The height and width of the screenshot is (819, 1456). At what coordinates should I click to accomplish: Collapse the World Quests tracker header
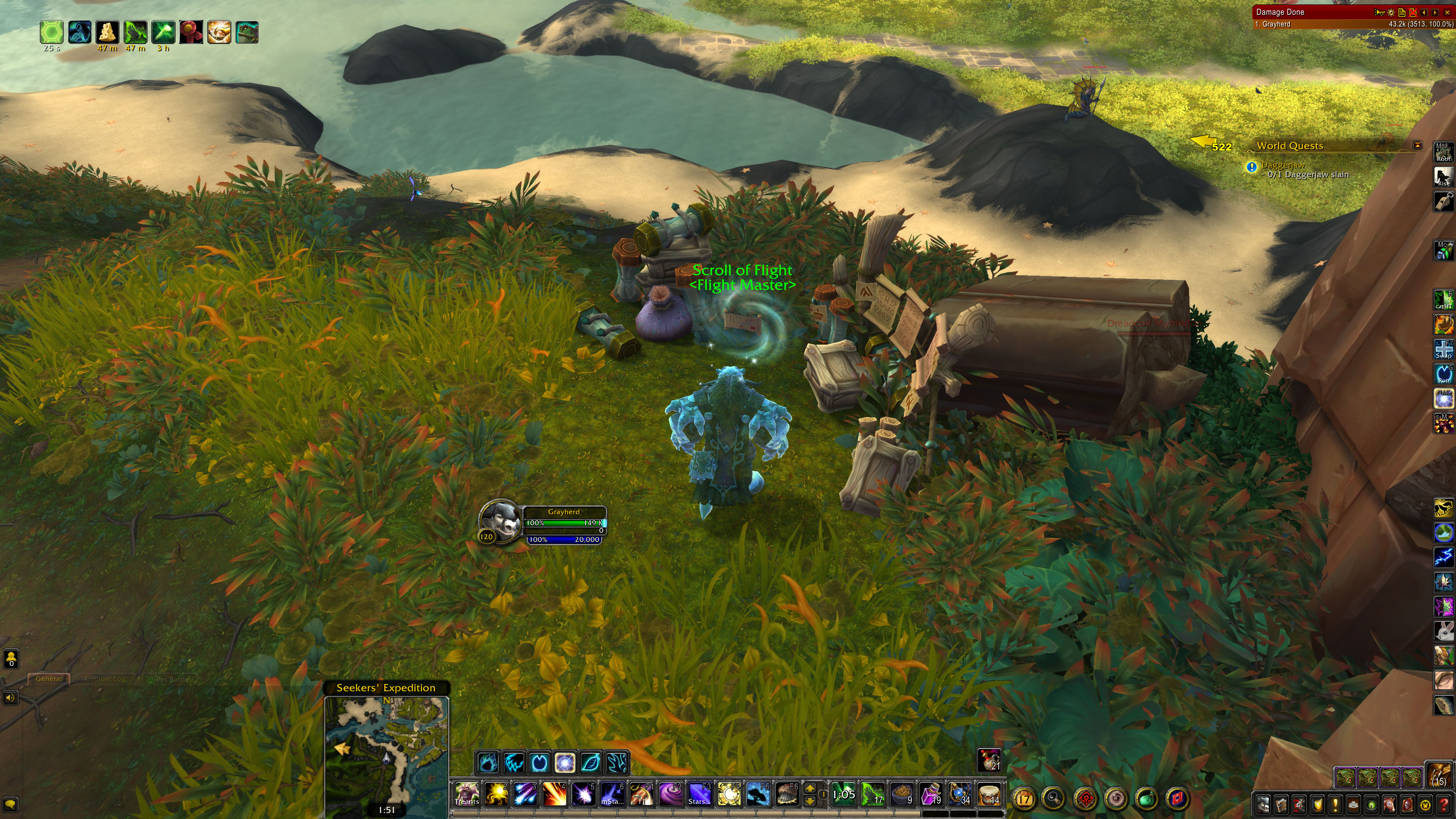1417,145
